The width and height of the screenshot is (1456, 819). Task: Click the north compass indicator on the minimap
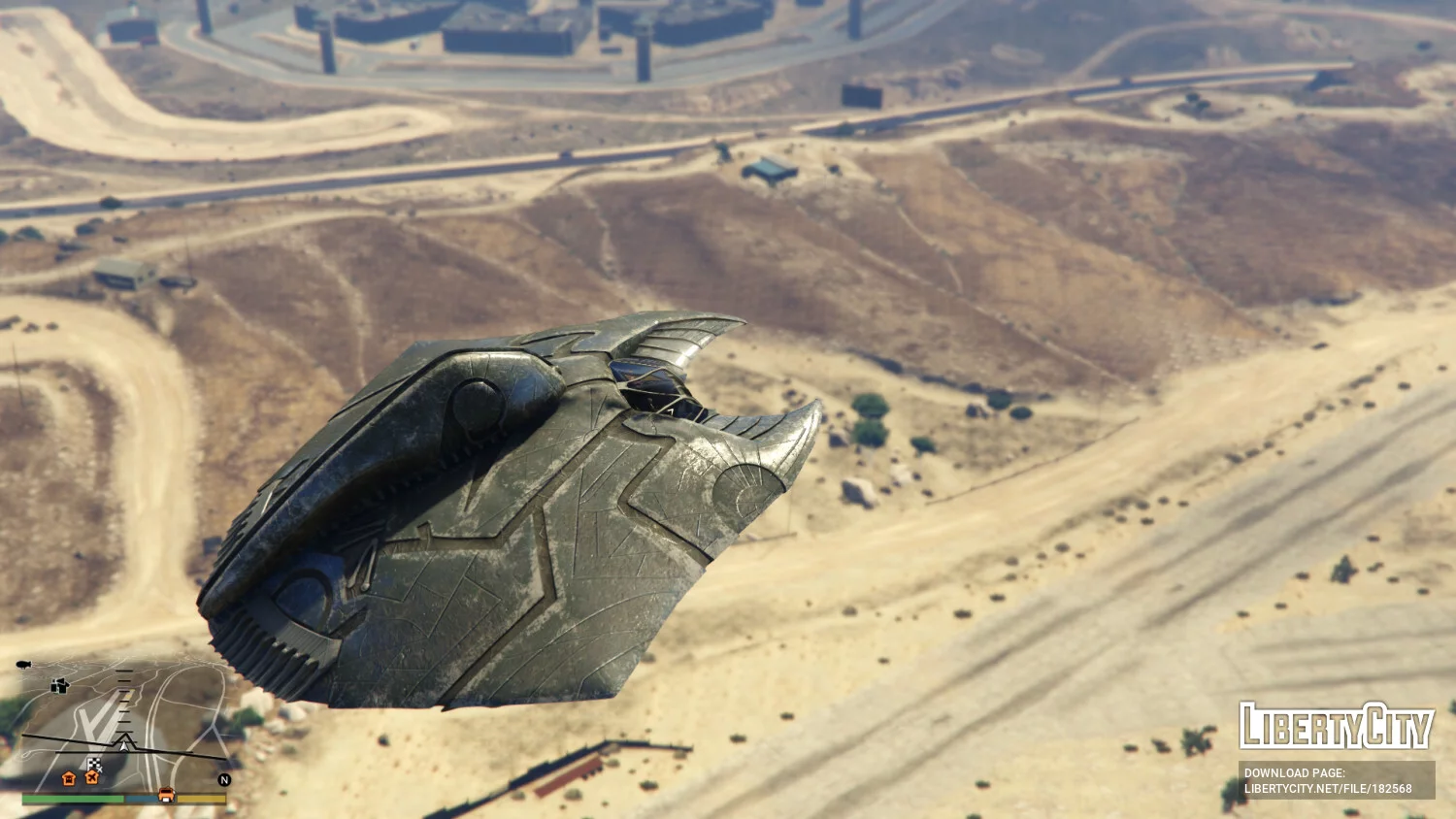[x=224, y=779]
